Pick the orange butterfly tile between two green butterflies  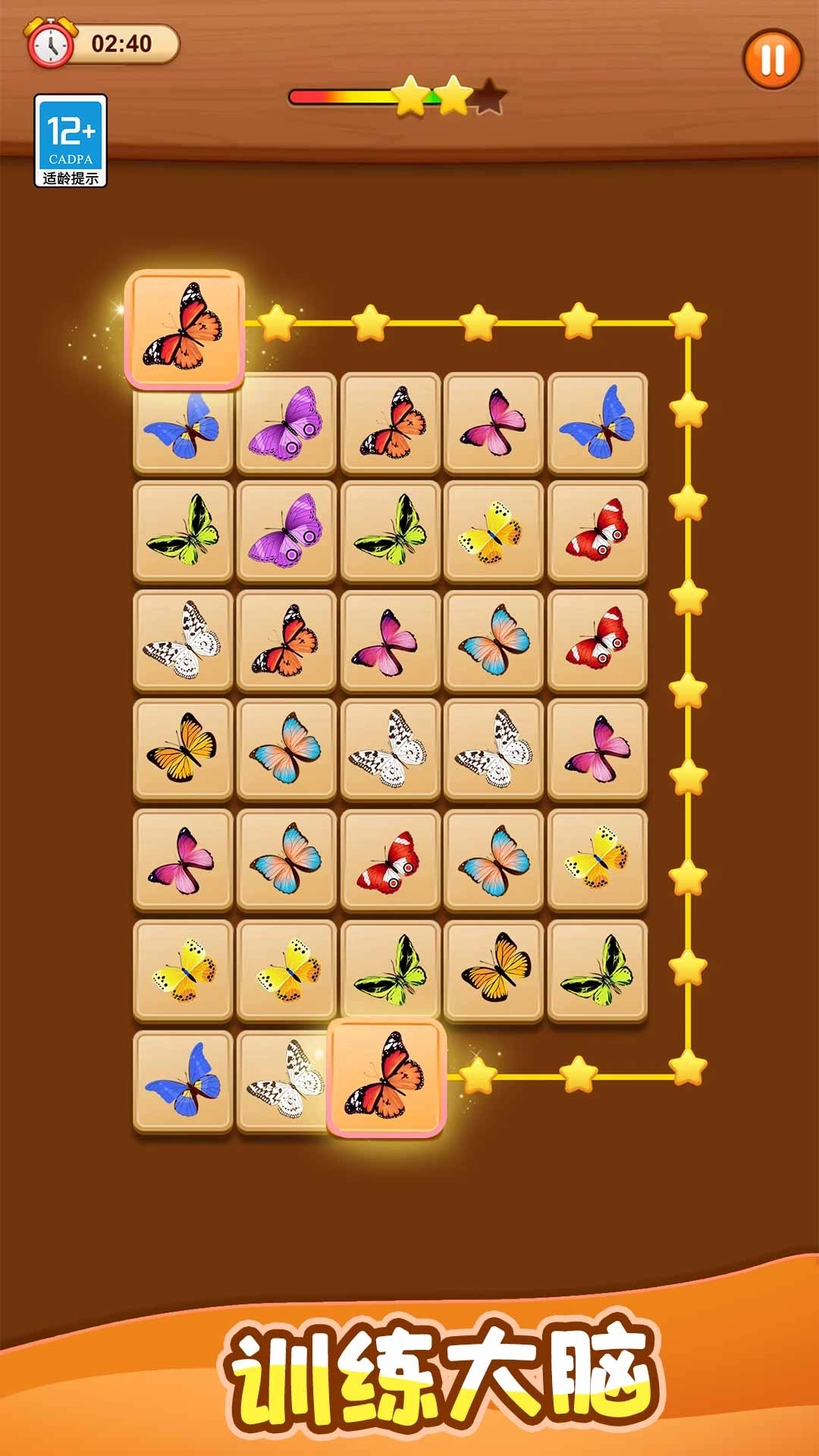[x=494, y=970]
